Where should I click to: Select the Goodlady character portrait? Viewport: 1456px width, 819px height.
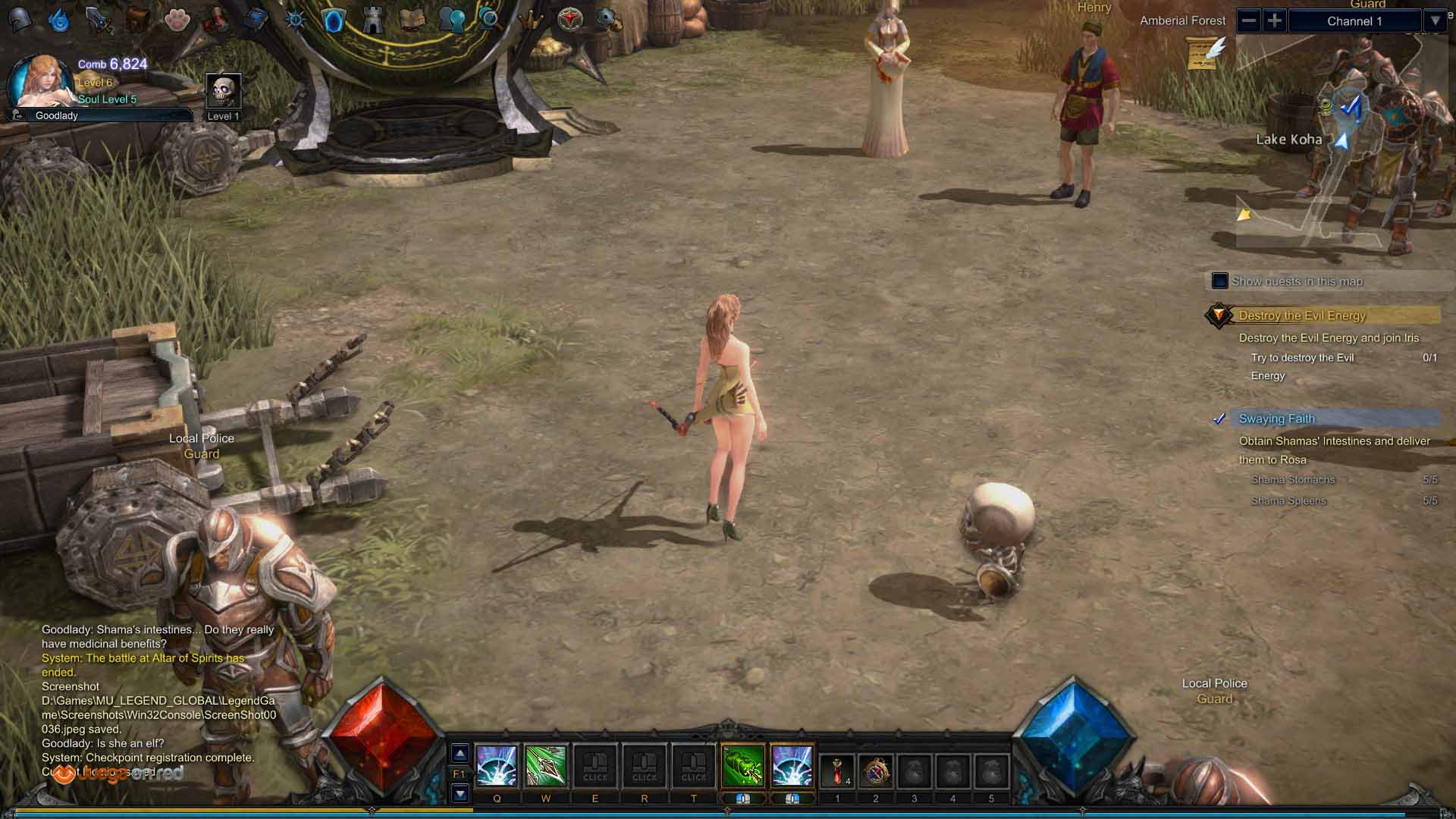tap(39, 82)
